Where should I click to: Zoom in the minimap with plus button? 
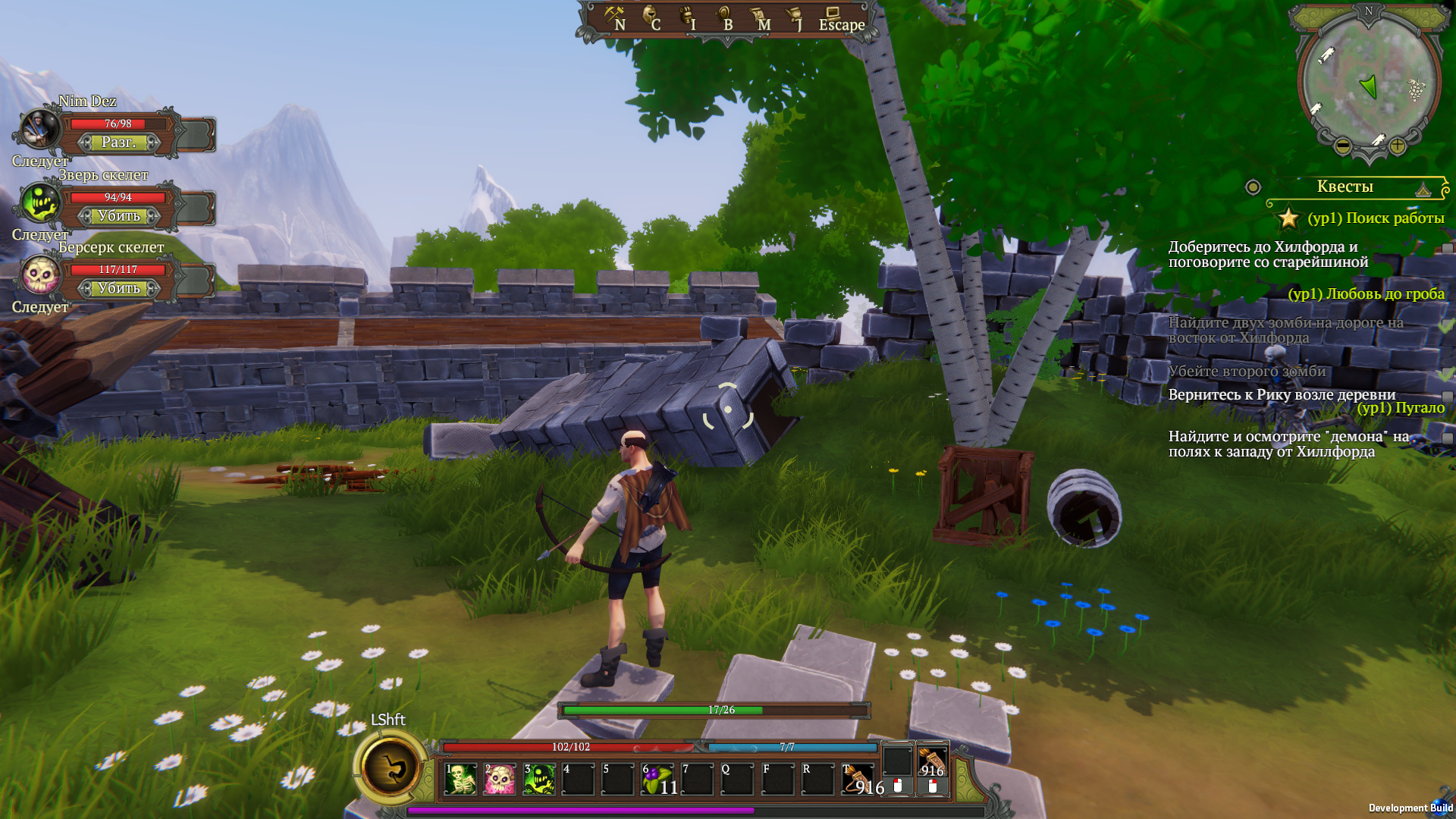(x=1397, y=146)
